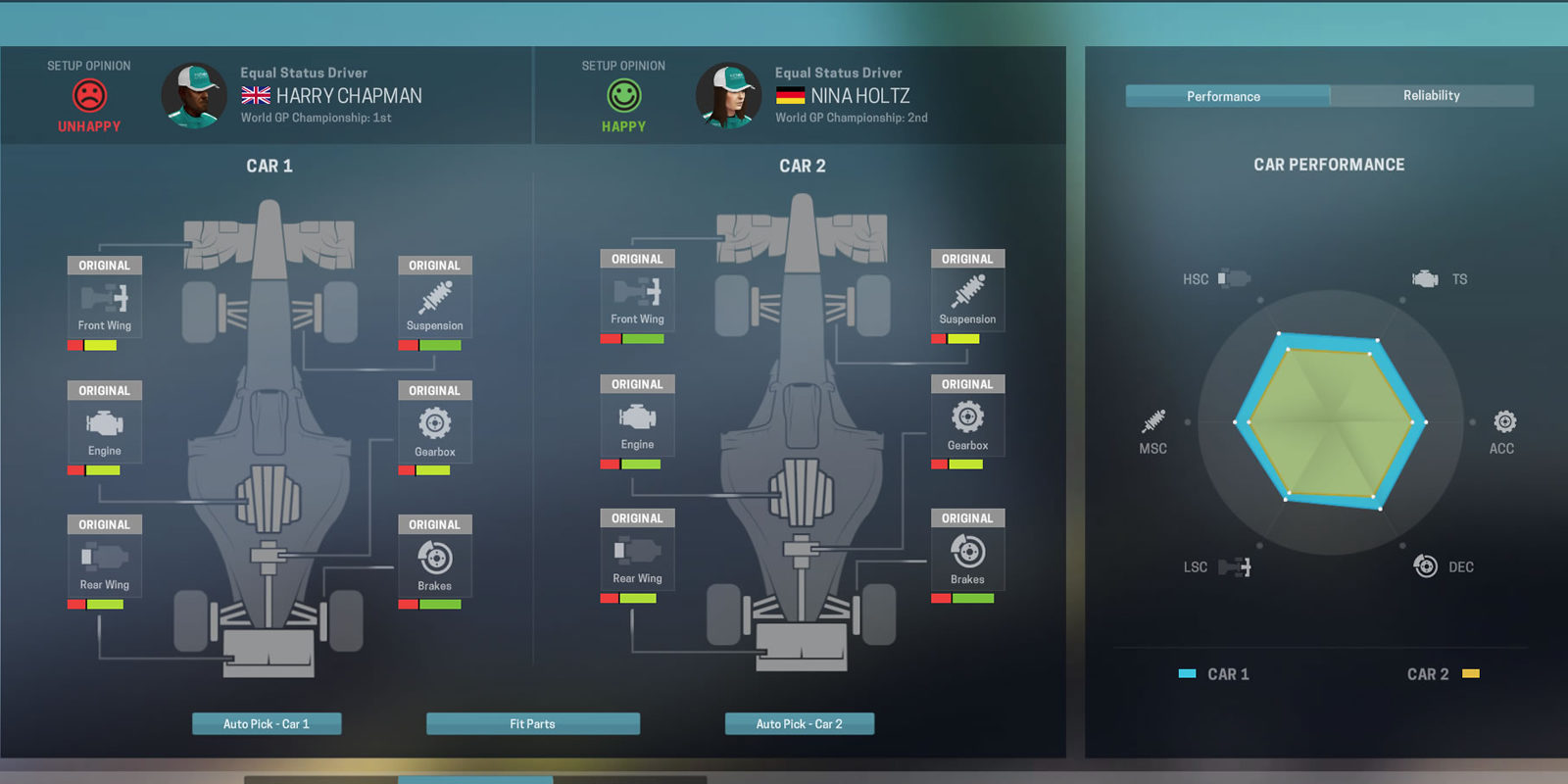Select the DEC brakes icon on the chart

[x=1426, y=565]
